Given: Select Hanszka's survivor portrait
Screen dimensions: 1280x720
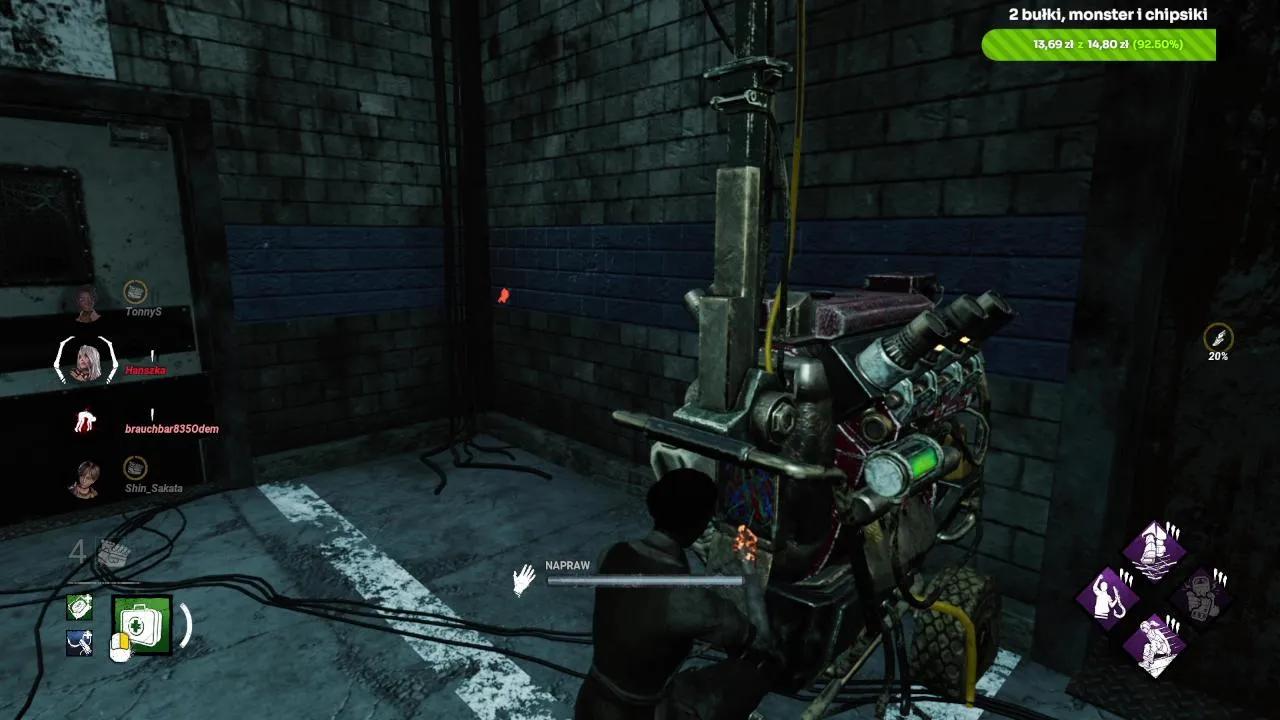Looking at the screenshot, I should pos(86,360).
